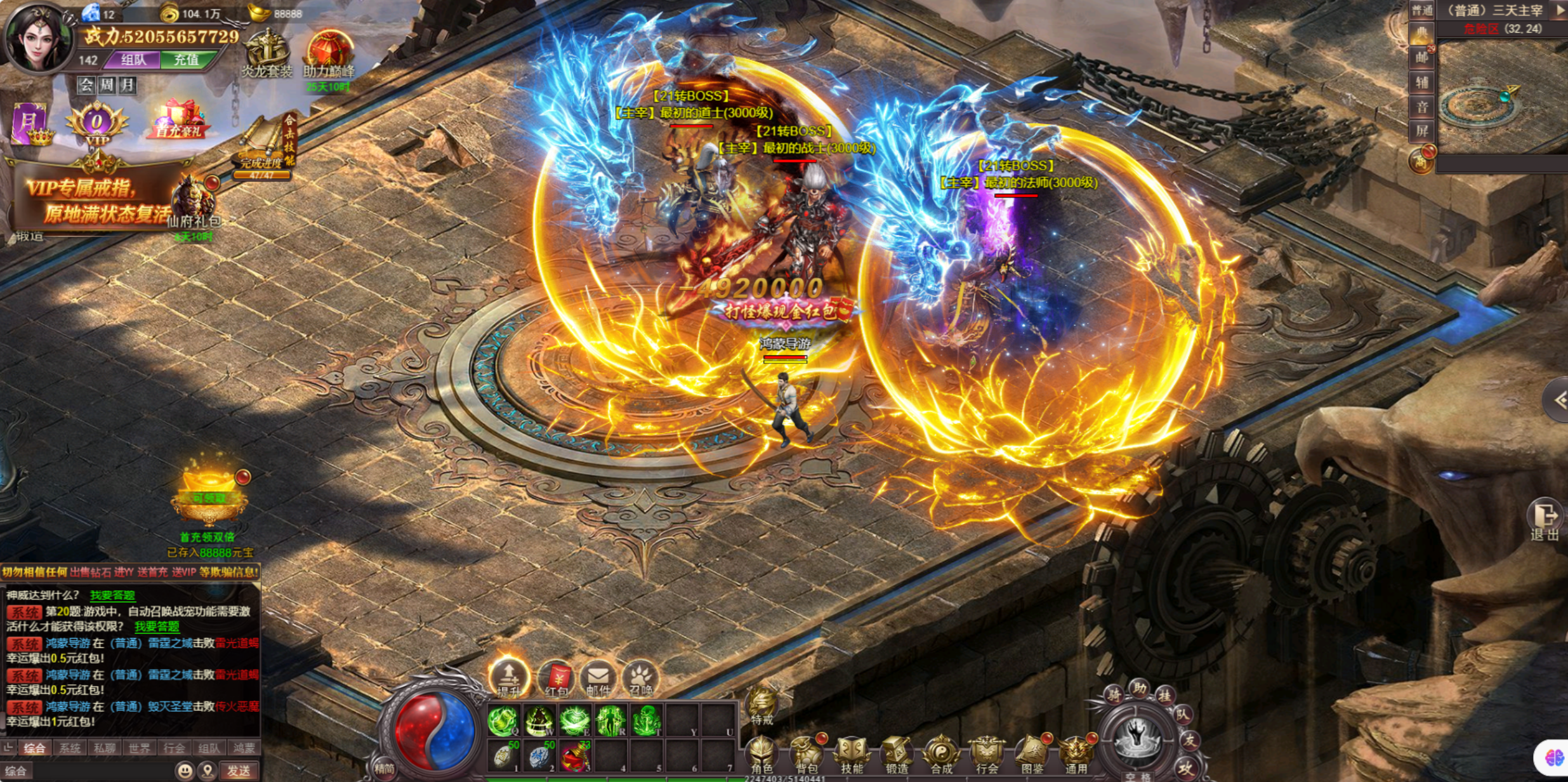Viewport: 1568px width, 782px height.
Task: Open the chat emoji picker
Action: click(x=185, y=771)
